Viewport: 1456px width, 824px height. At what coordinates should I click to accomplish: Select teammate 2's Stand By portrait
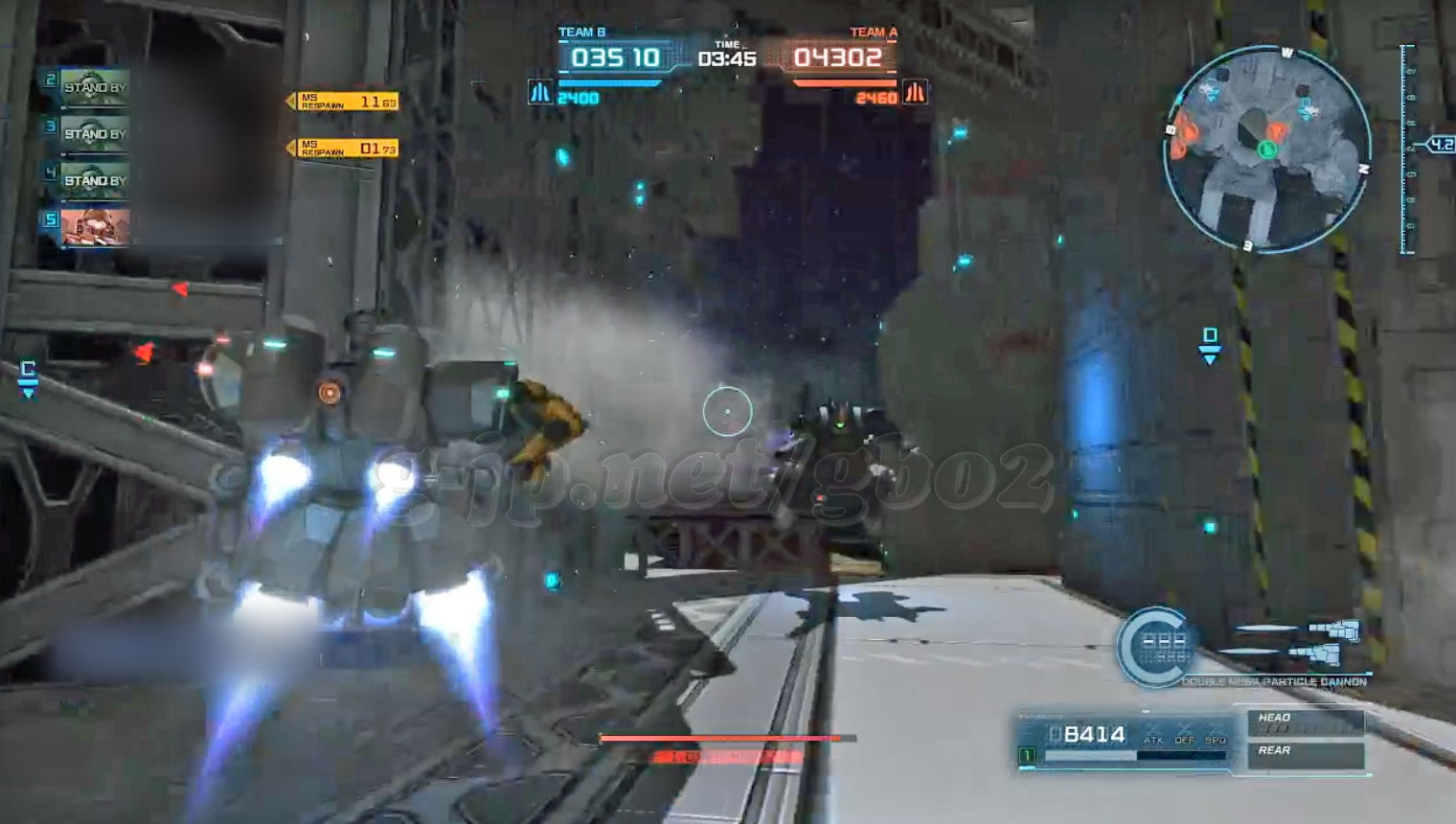[94, 87]
